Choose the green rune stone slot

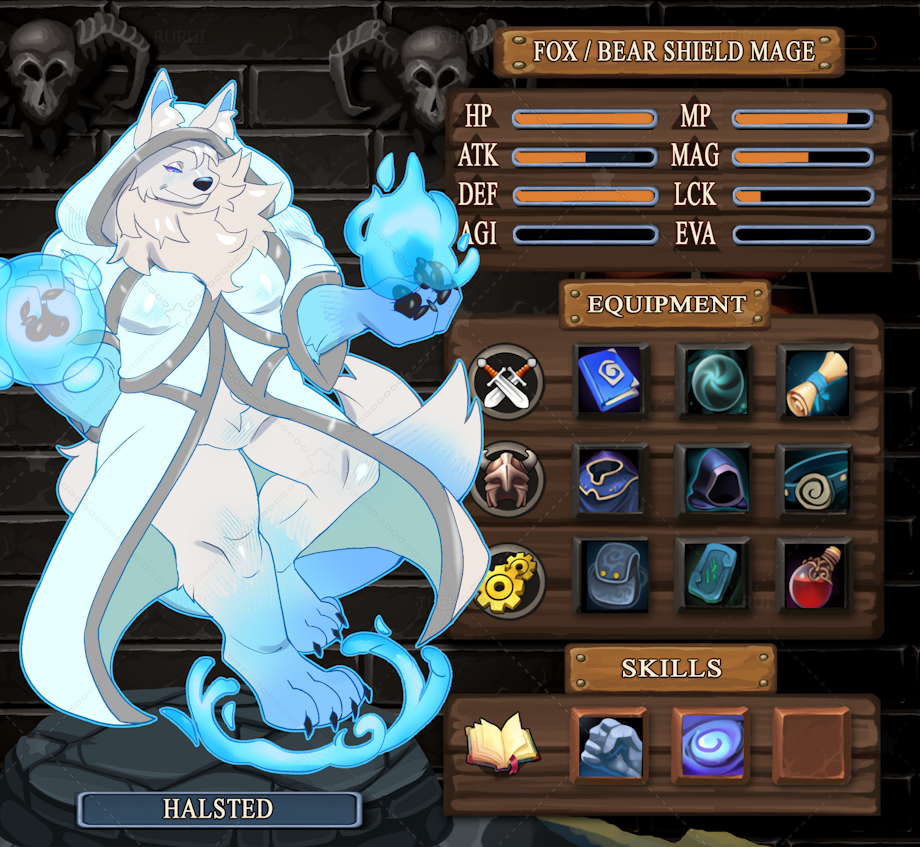713,575
